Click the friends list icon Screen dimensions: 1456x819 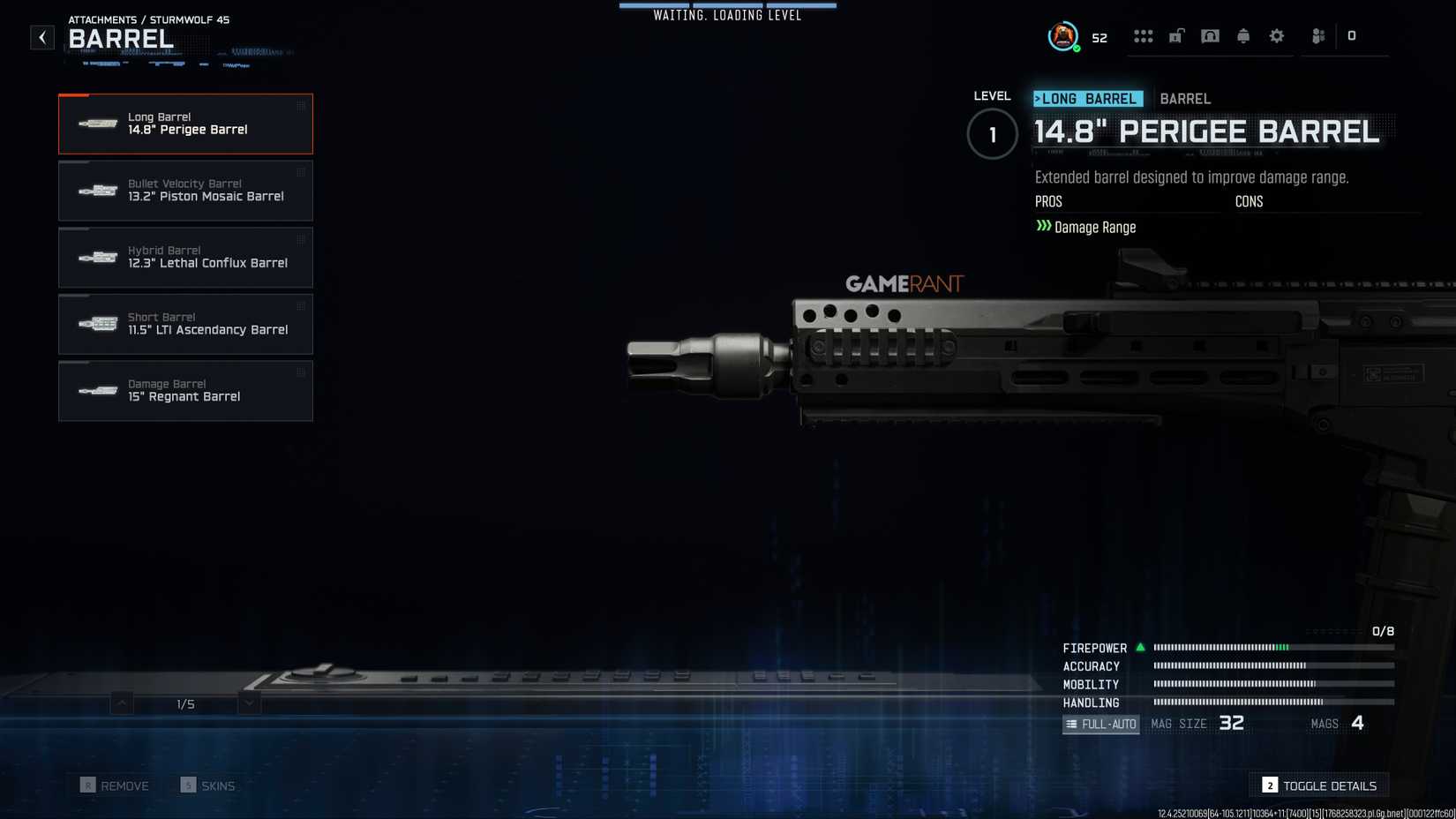point(1317,35)
